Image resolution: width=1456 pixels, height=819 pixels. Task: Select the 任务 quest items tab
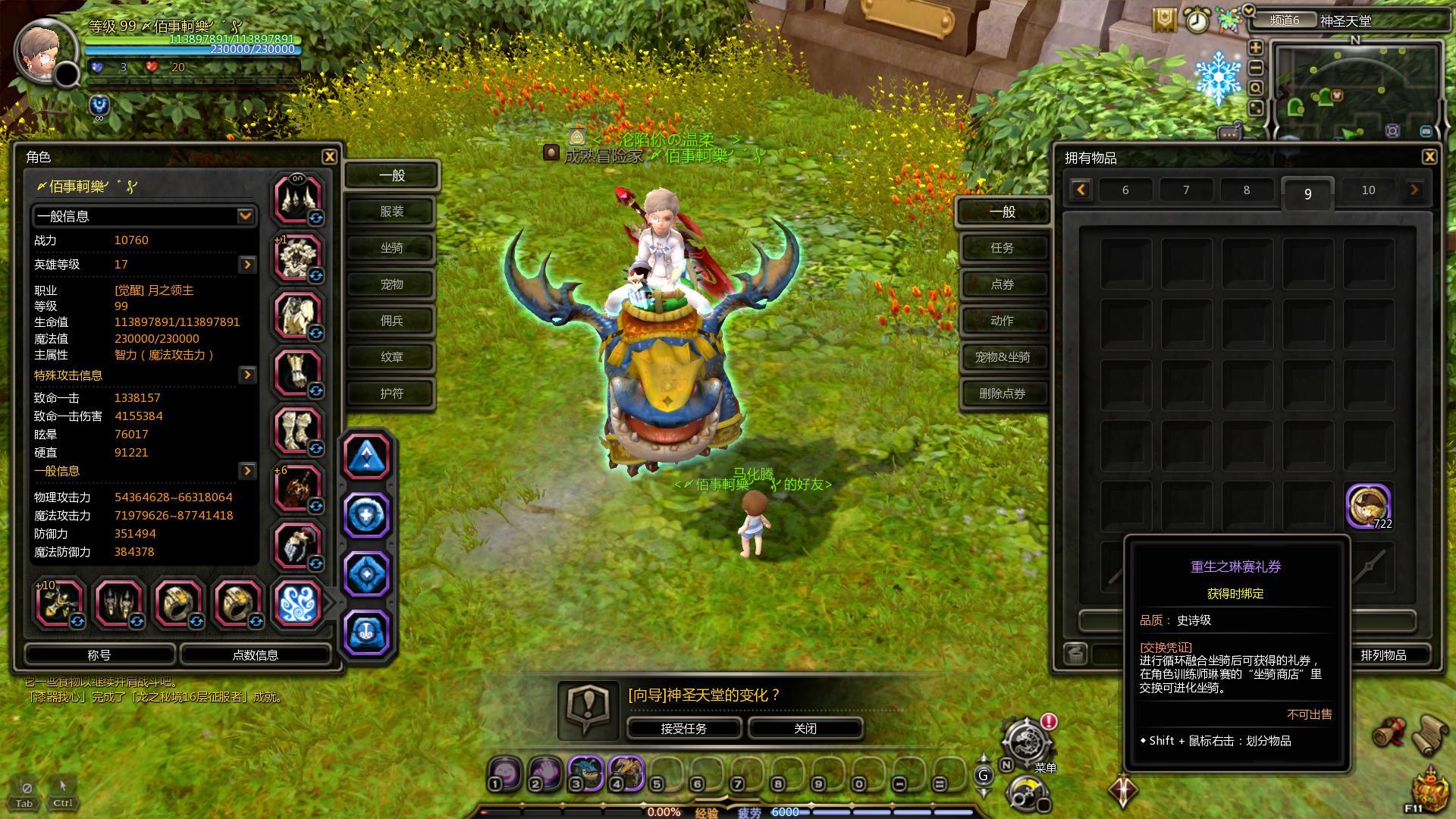point(1002,248)
